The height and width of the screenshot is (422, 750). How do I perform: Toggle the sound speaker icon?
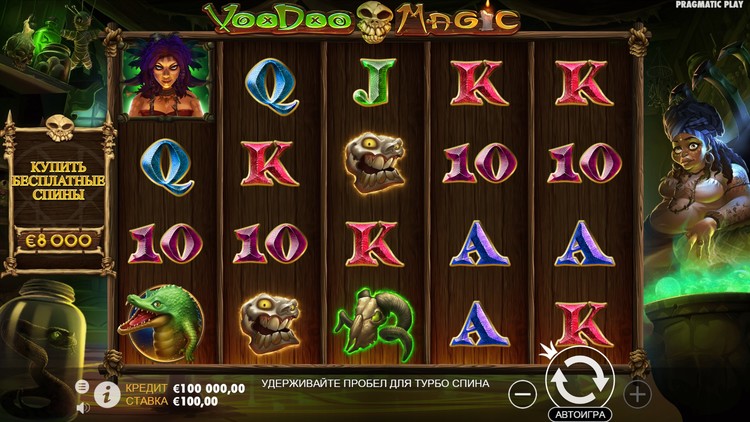[82, 407]
